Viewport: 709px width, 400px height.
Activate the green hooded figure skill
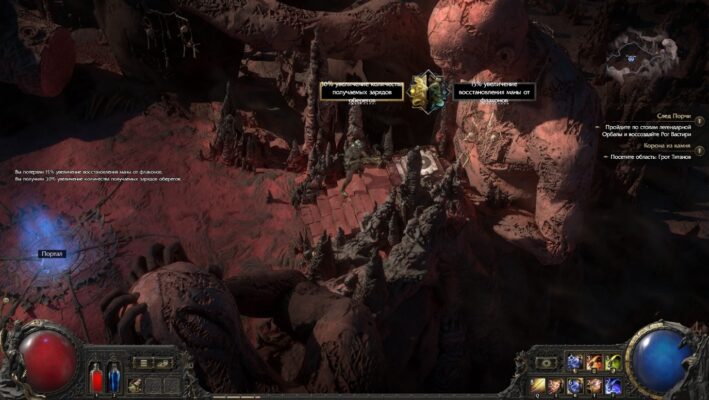[x=614, y=362]
